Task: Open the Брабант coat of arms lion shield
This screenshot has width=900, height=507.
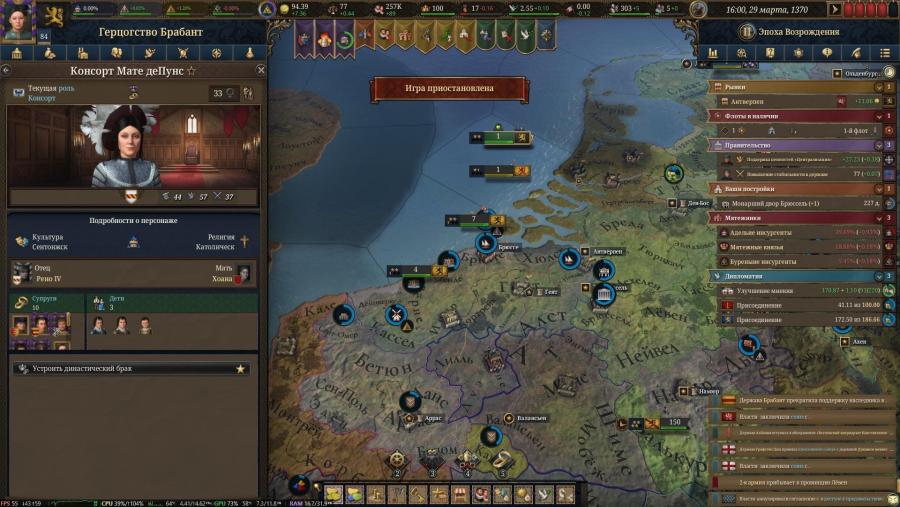Action: pyautogui.click(x=51, y=16)
